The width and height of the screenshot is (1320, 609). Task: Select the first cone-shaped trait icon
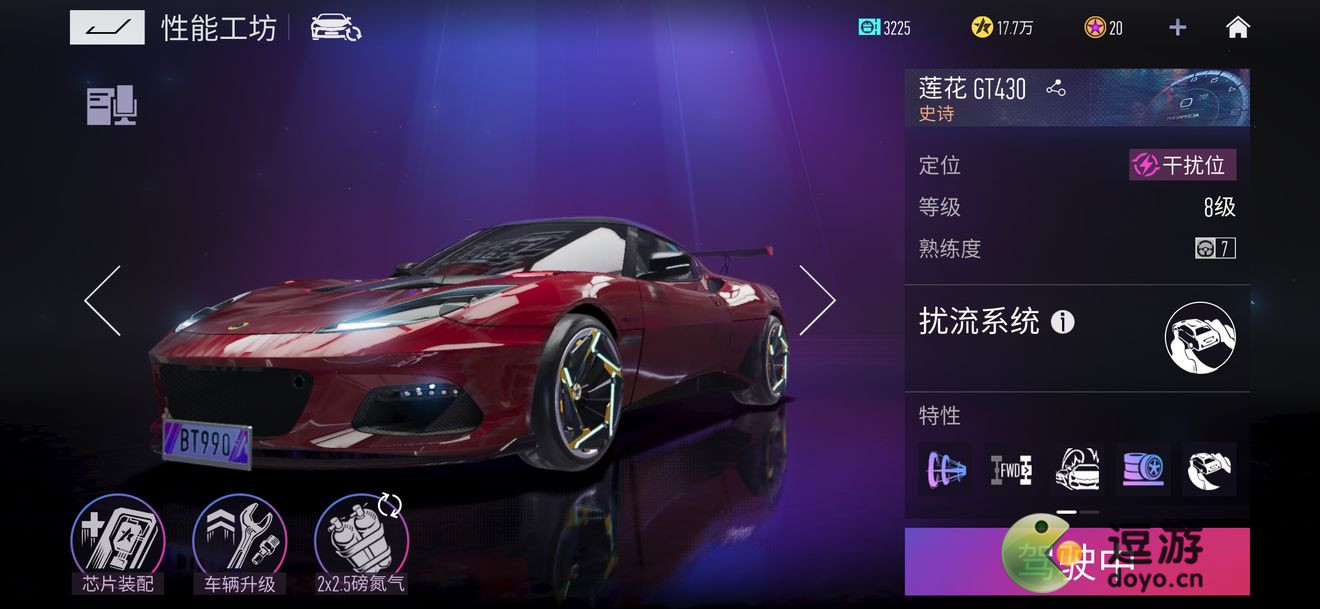tap(945, 469)
